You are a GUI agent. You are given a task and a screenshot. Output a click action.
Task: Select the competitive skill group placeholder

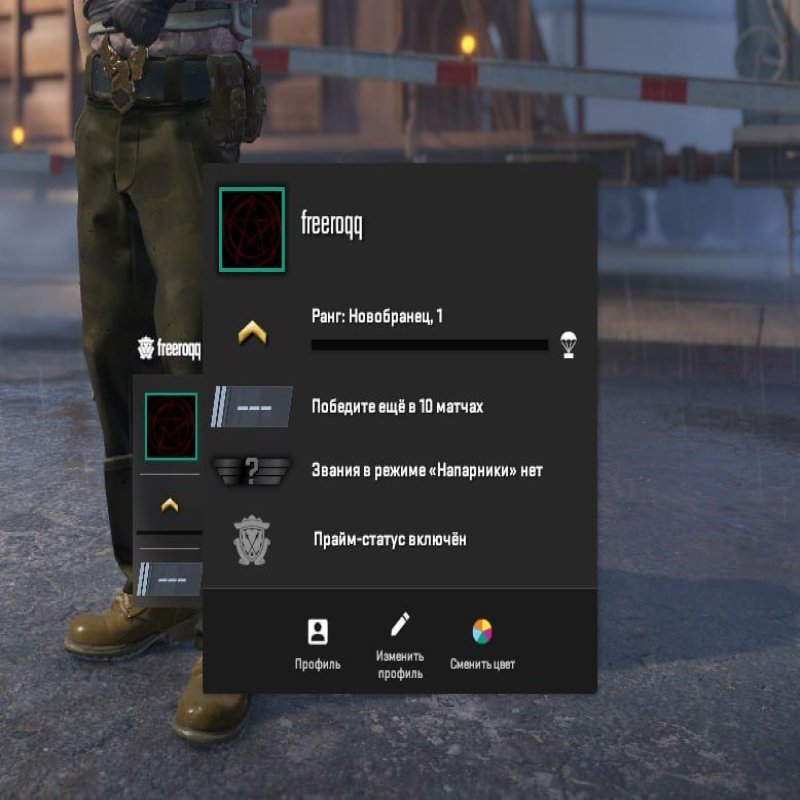click(x=251, y=407)
